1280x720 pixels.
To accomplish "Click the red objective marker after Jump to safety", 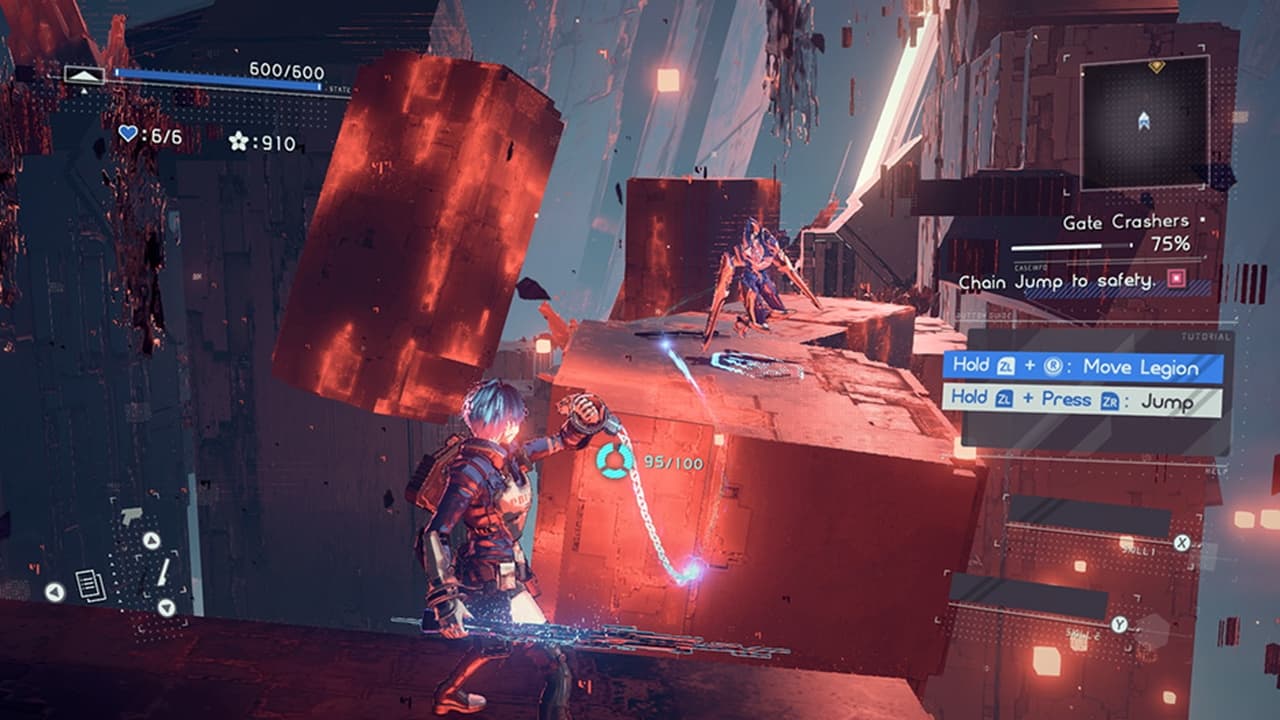I will point(1175,279).
